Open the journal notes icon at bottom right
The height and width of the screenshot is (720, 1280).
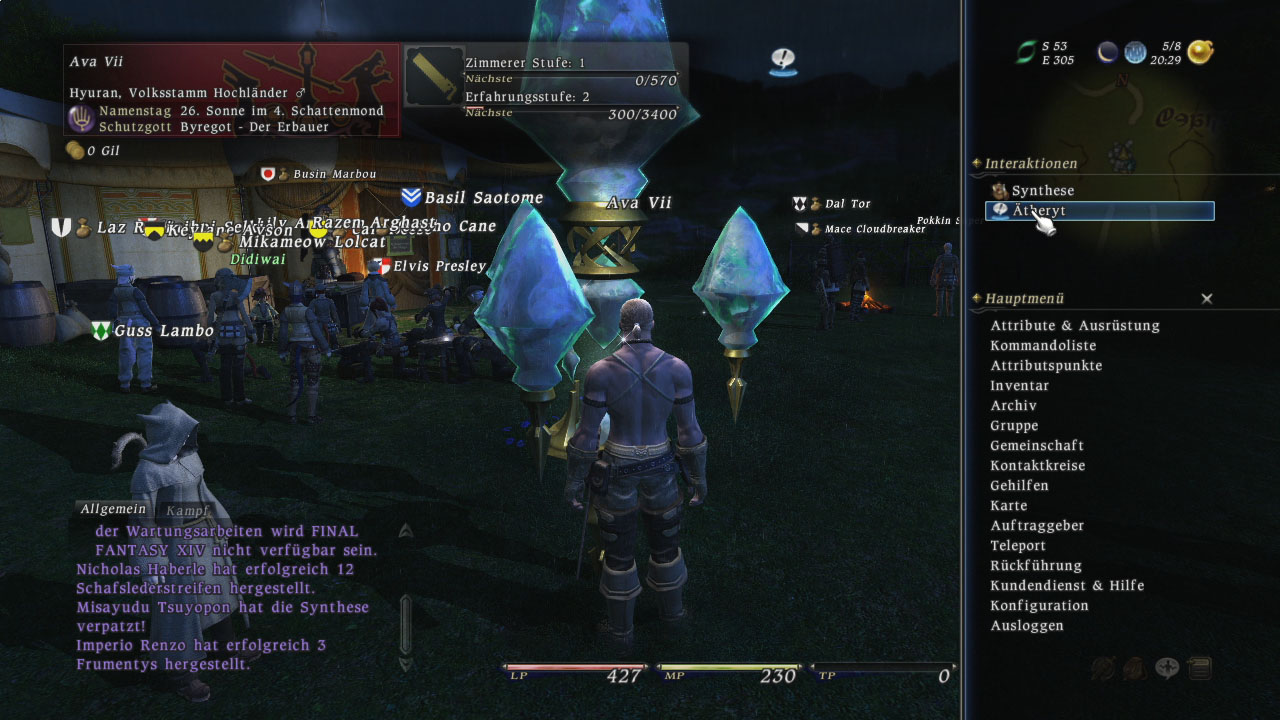click(x=1200, y=667)
